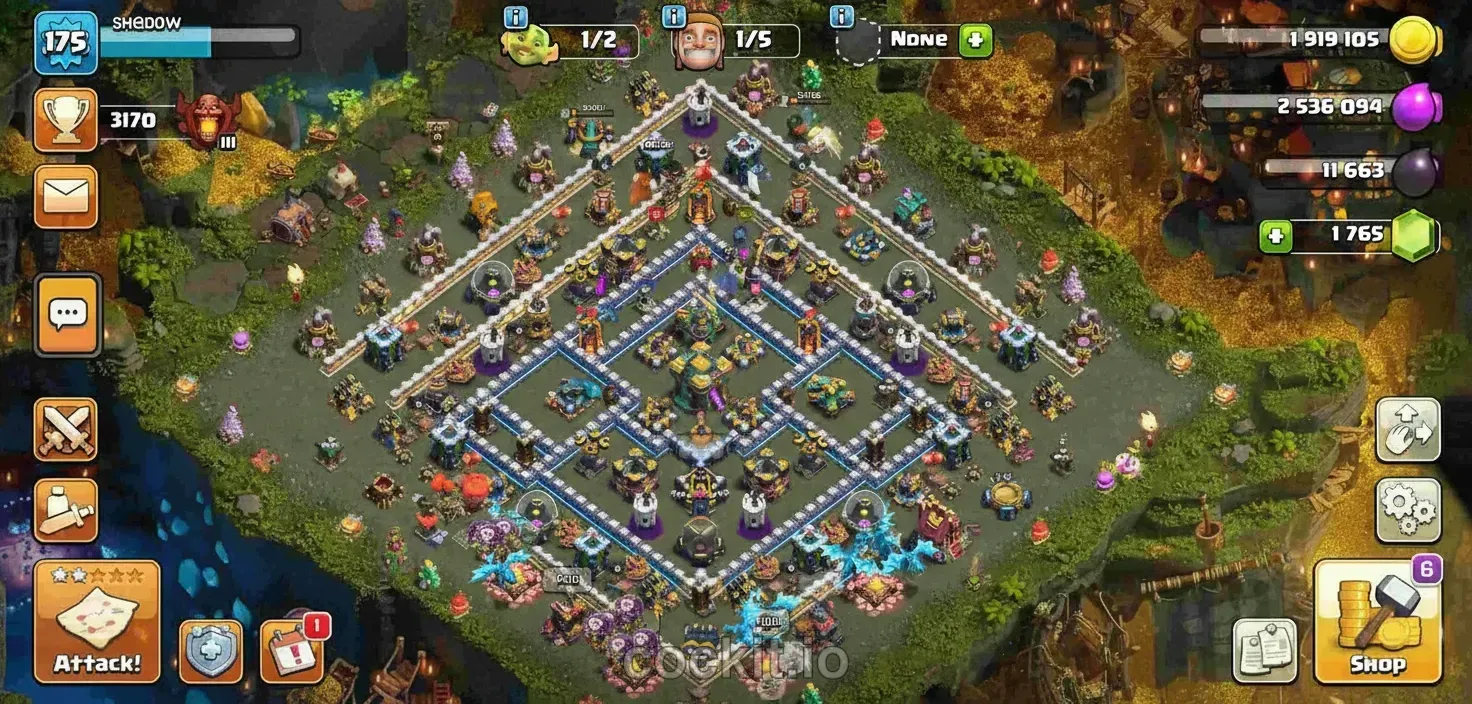This screenshot has height=704, width=1472.
Task: Click the level 175 experience badge
Action: (66, 43)
